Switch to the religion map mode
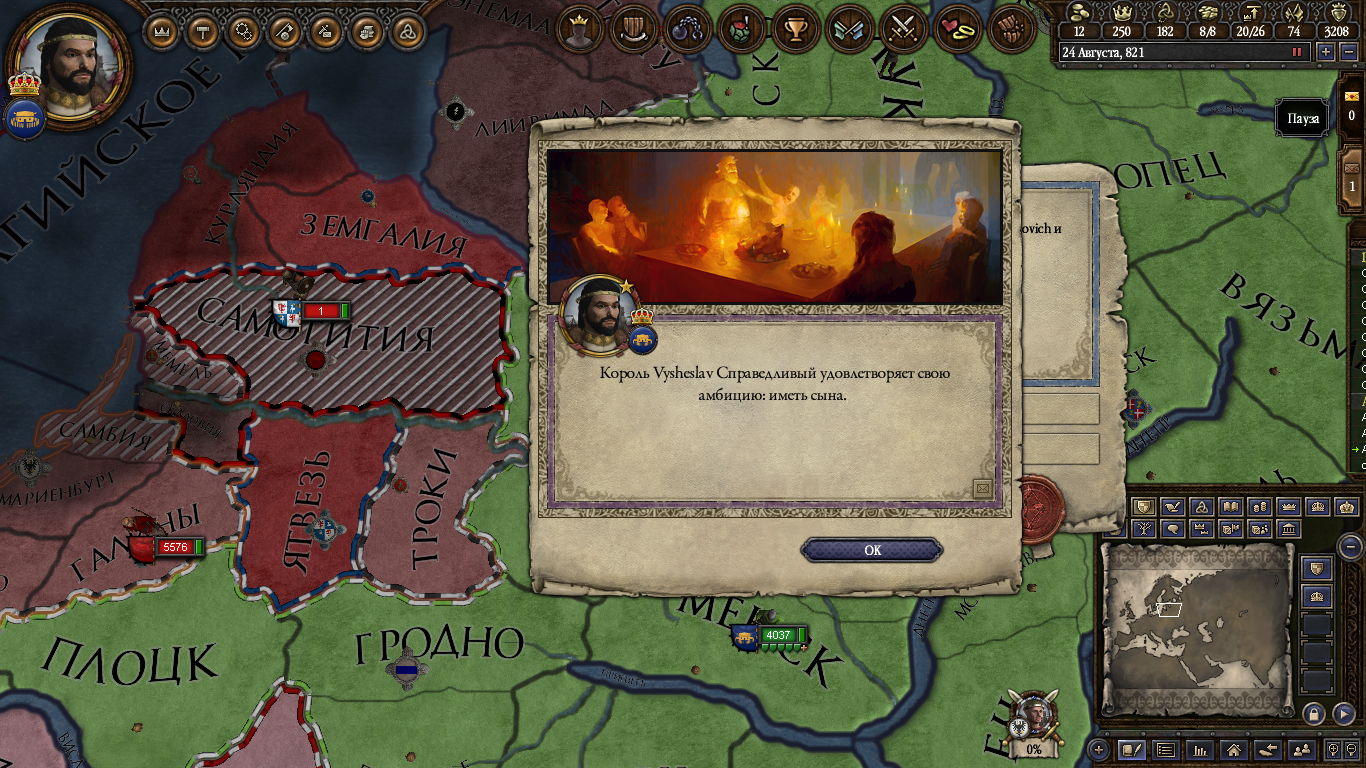This screenshot has width=1366, height=768. point(1203,508)
